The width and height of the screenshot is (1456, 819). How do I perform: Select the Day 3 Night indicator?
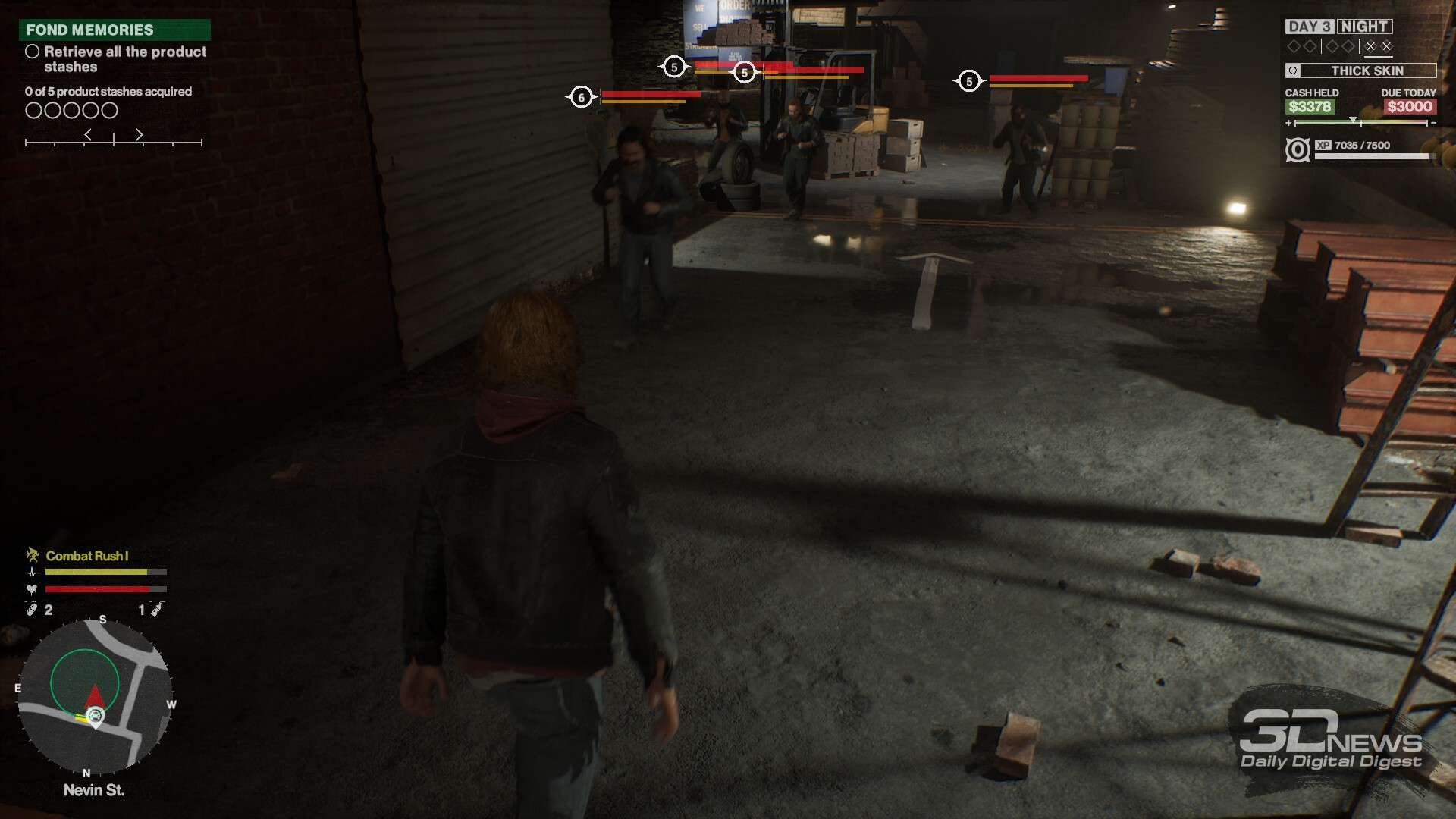(1338, 27)
